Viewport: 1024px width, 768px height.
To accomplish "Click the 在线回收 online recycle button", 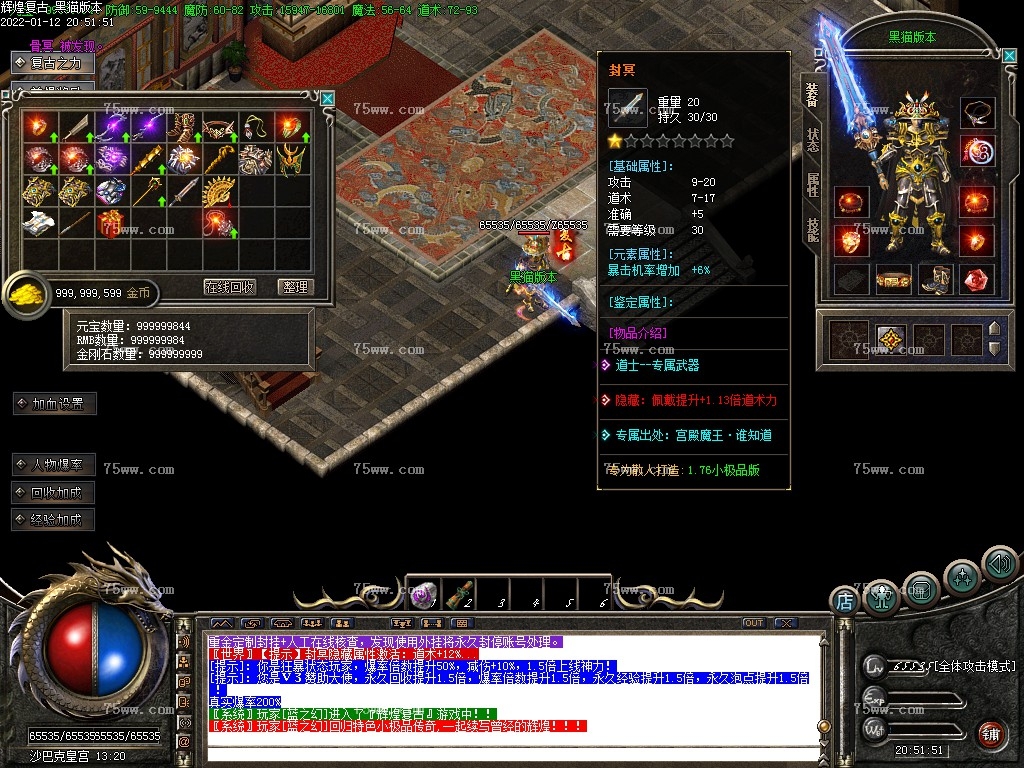I will coord(230,287).
